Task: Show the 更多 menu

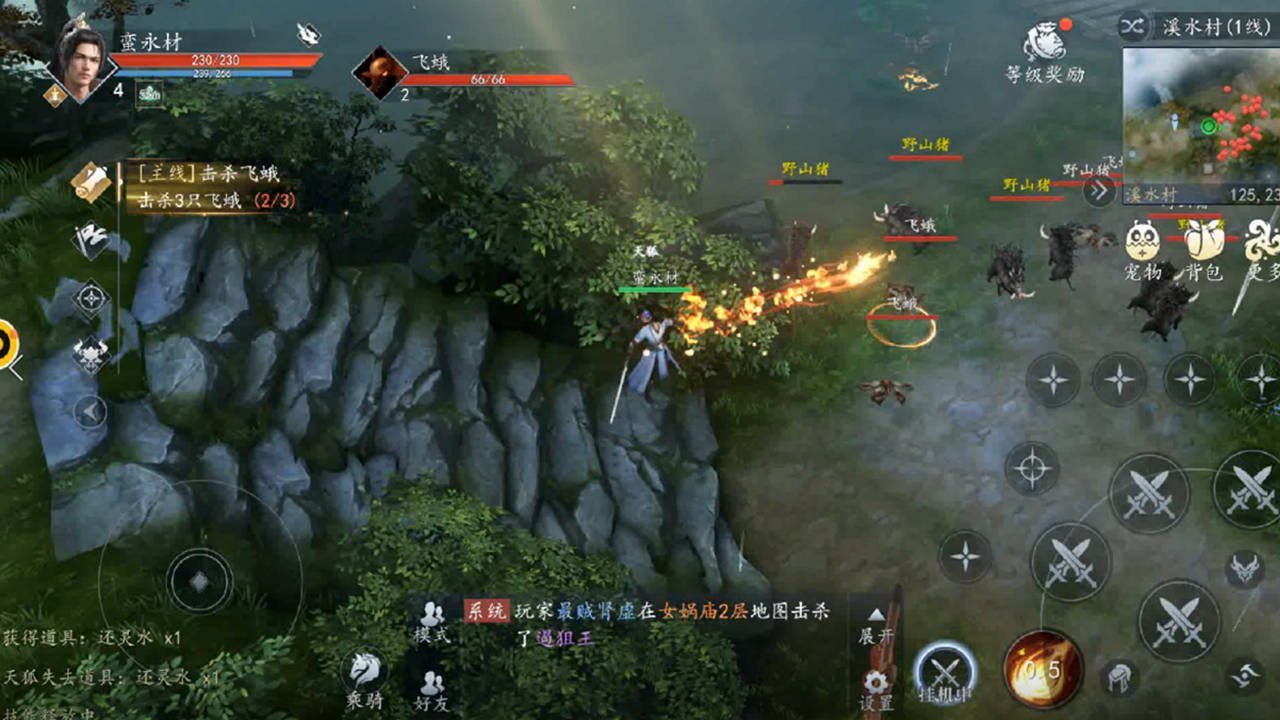Action: pos(1262,250)
